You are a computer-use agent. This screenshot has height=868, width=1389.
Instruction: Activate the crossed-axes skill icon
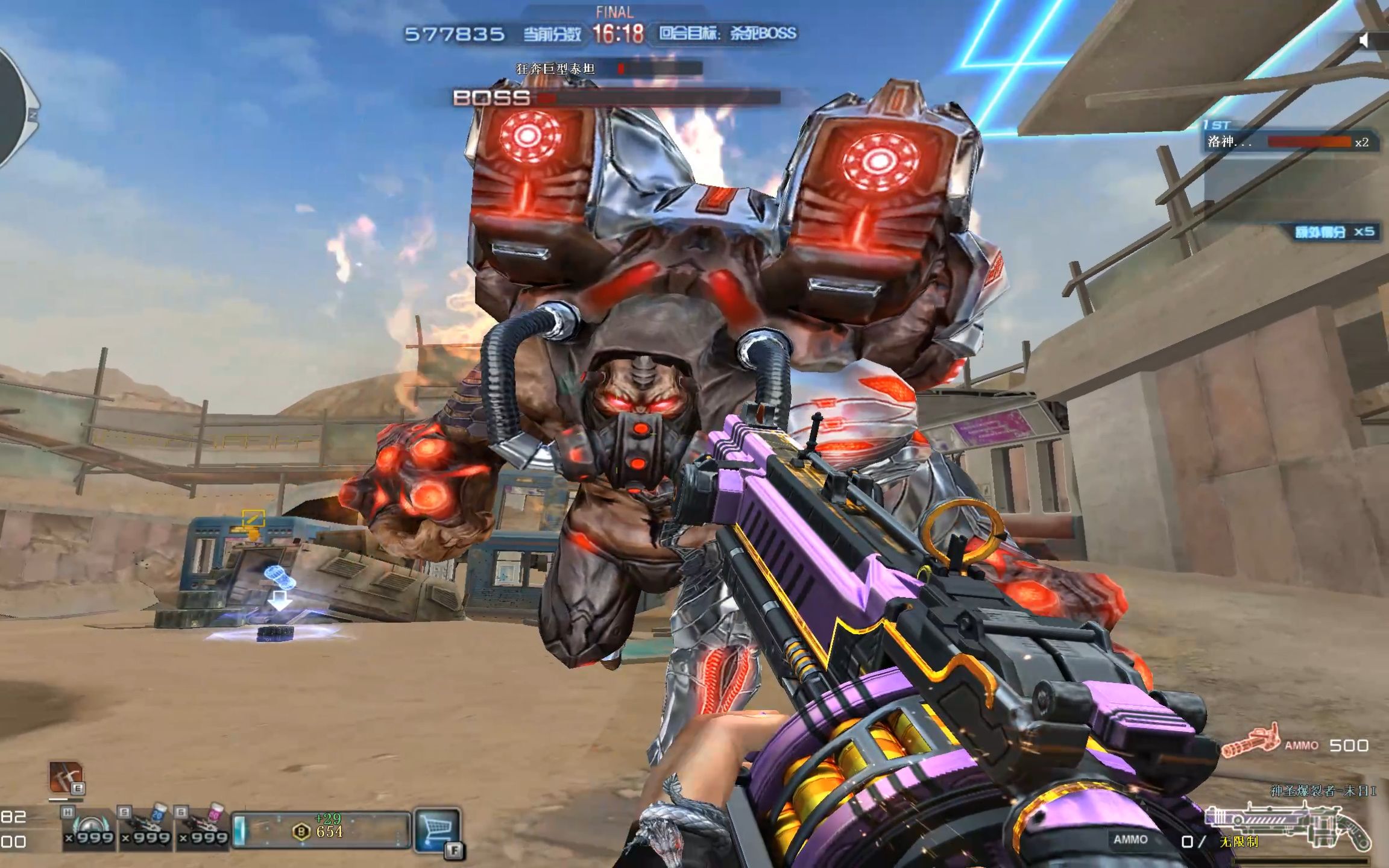point(65,777)
